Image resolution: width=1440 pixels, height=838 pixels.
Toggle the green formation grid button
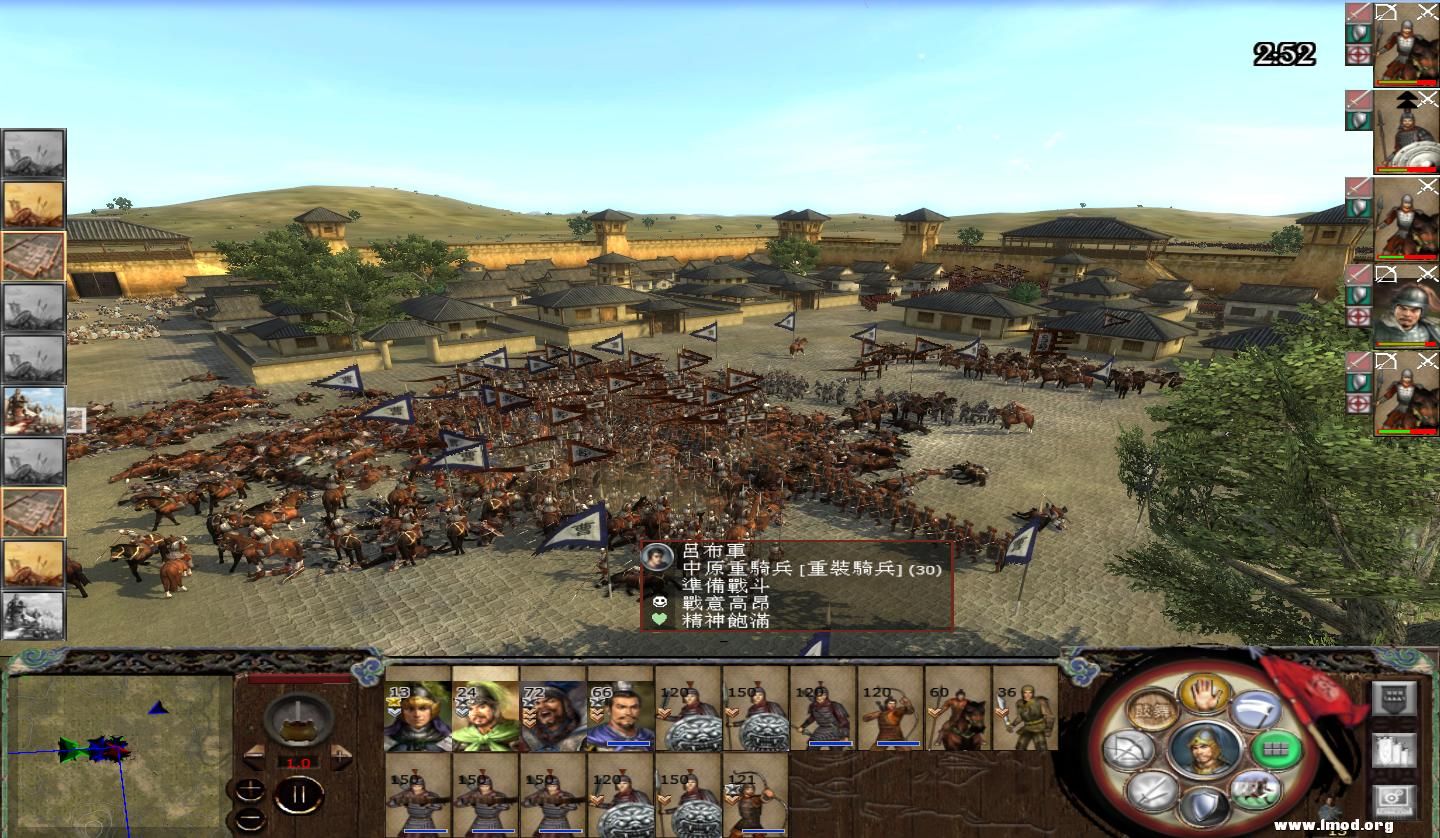(x=1277, y=750)
